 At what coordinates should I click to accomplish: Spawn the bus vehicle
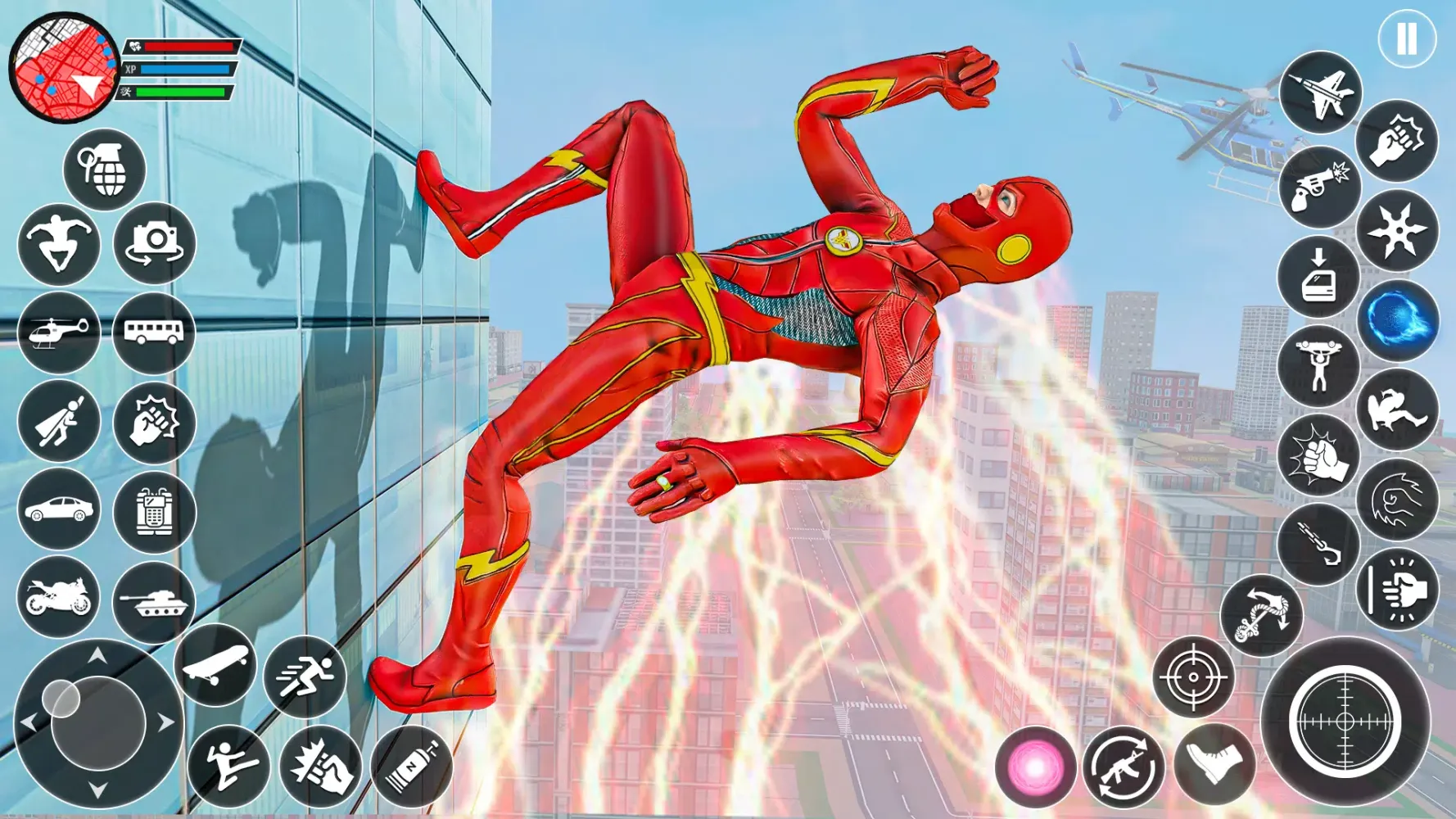[x=152, y=333]
